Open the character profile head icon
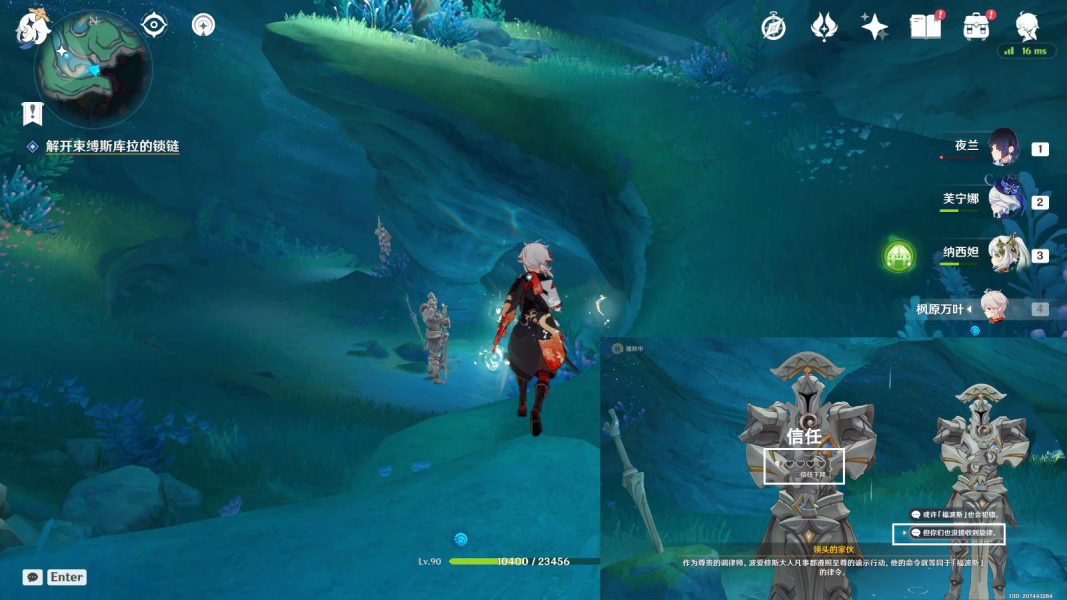The image size is (1067, 600). 1027,26
